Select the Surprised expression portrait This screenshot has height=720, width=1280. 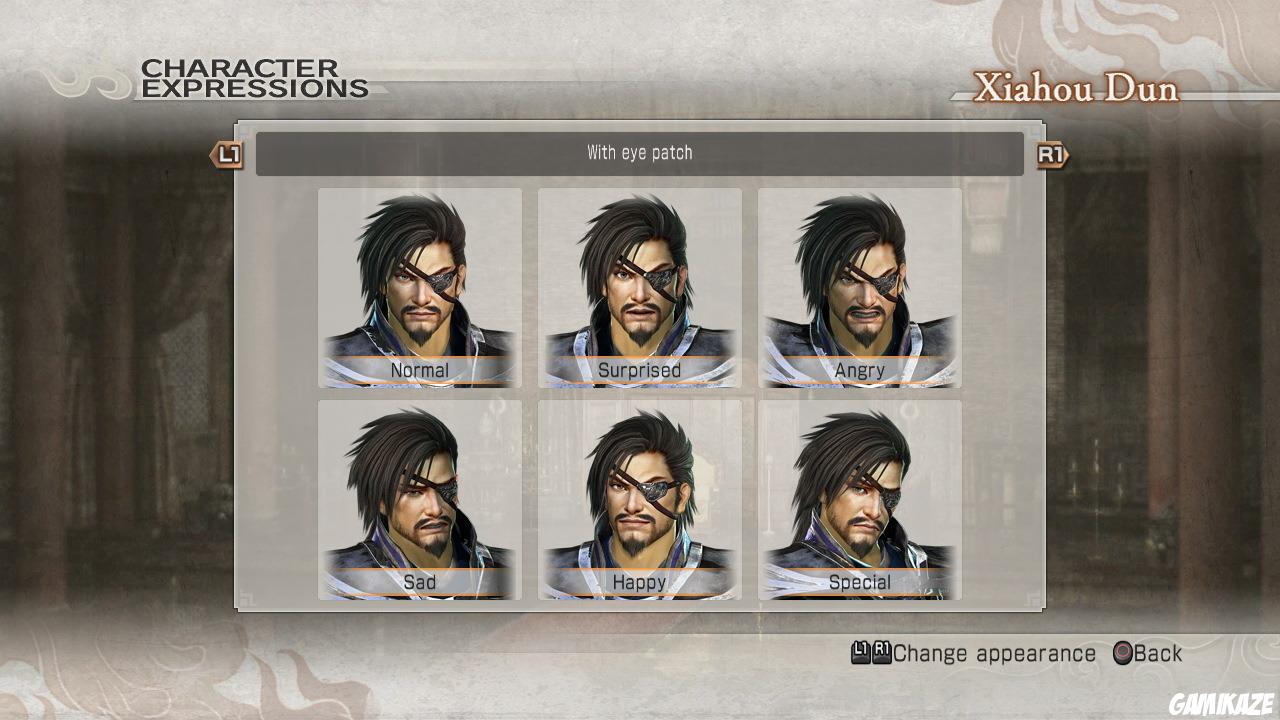tap(639, 285)
